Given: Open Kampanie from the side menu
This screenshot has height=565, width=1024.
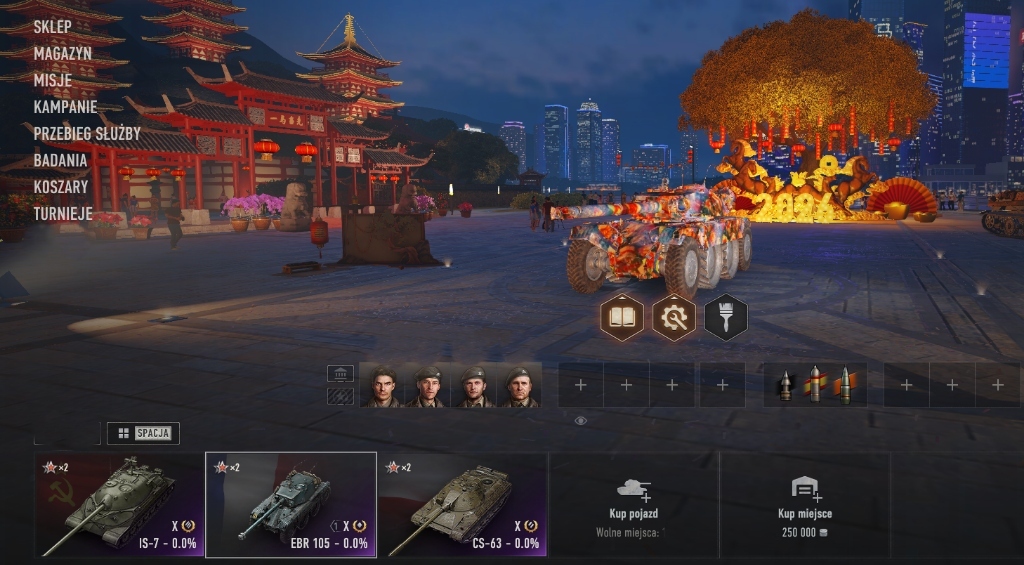Looking at the screenshot, I should [65, 106].
